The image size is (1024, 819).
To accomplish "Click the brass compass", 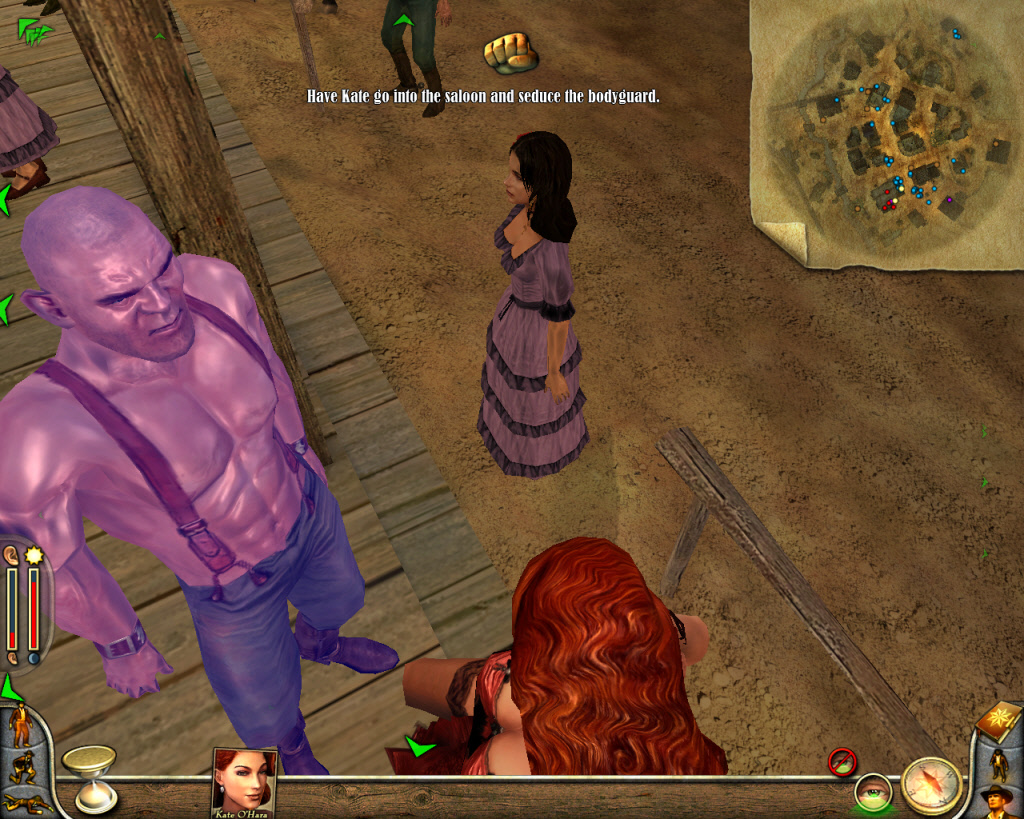I will [931, 784].
